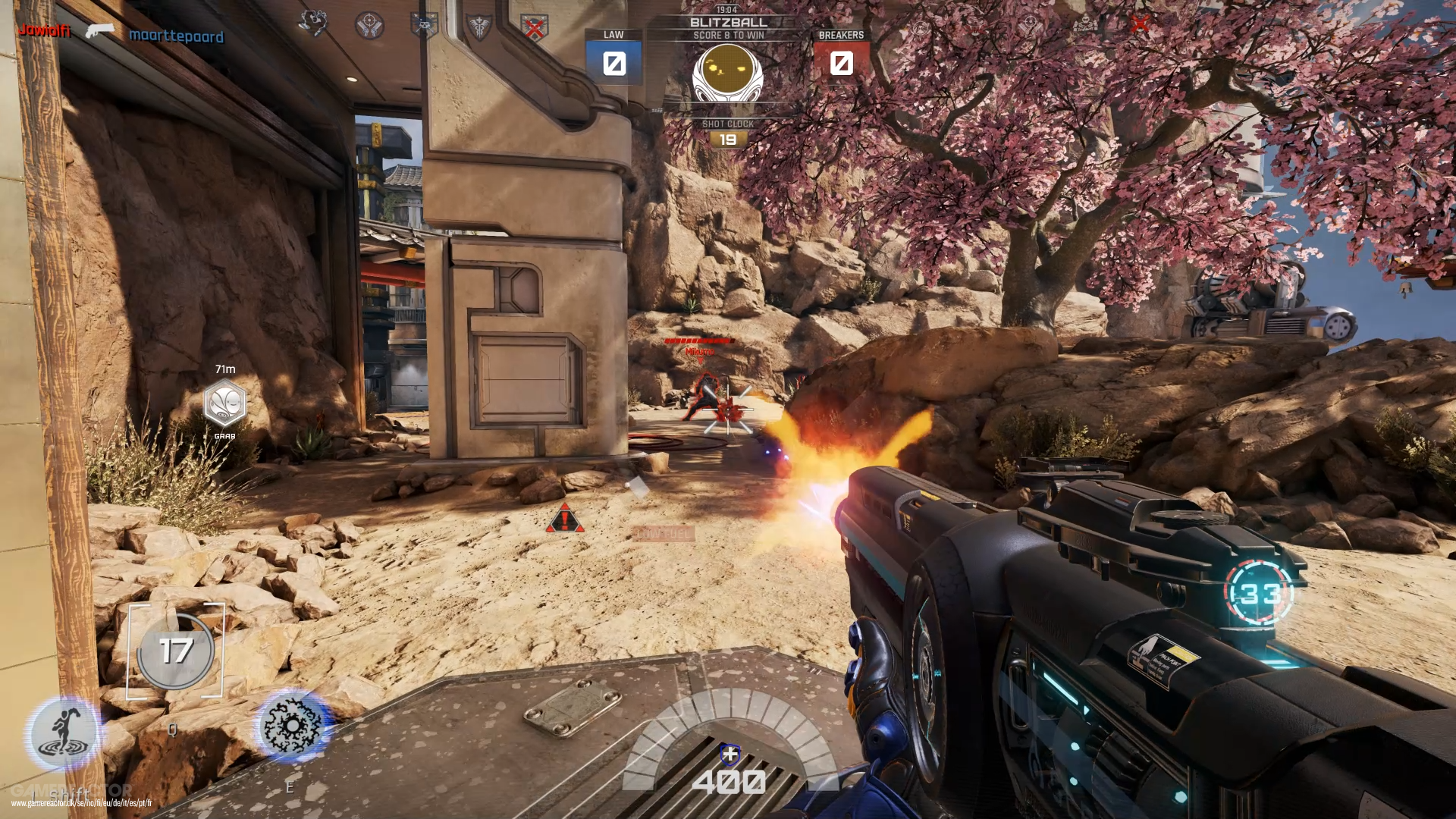Click the skull-and-spears kill feed badge

point(423,25)
